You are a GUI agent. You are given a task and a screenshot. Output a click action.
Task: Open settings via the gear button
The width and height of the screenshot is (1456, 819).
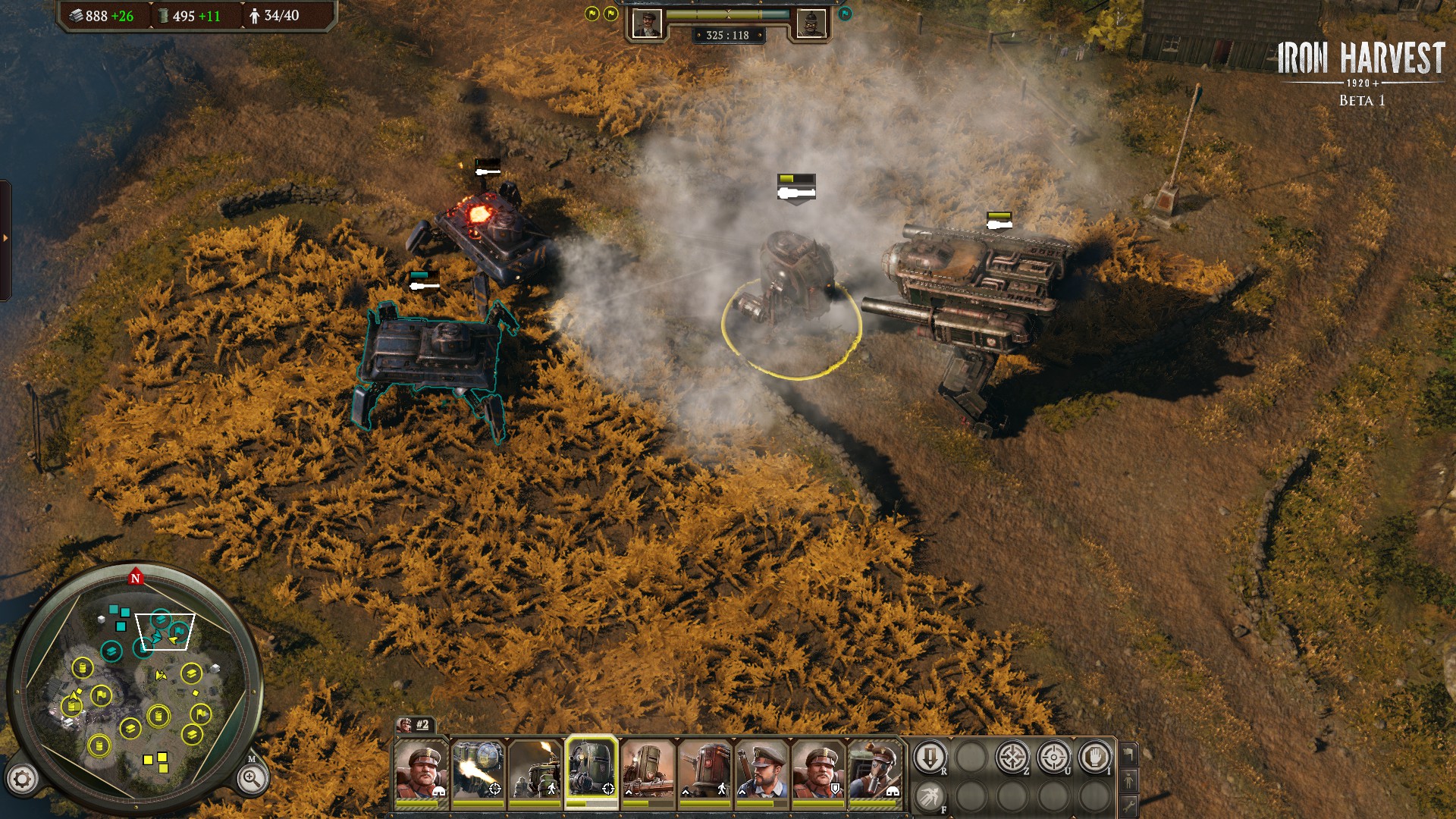pos(22,779)
